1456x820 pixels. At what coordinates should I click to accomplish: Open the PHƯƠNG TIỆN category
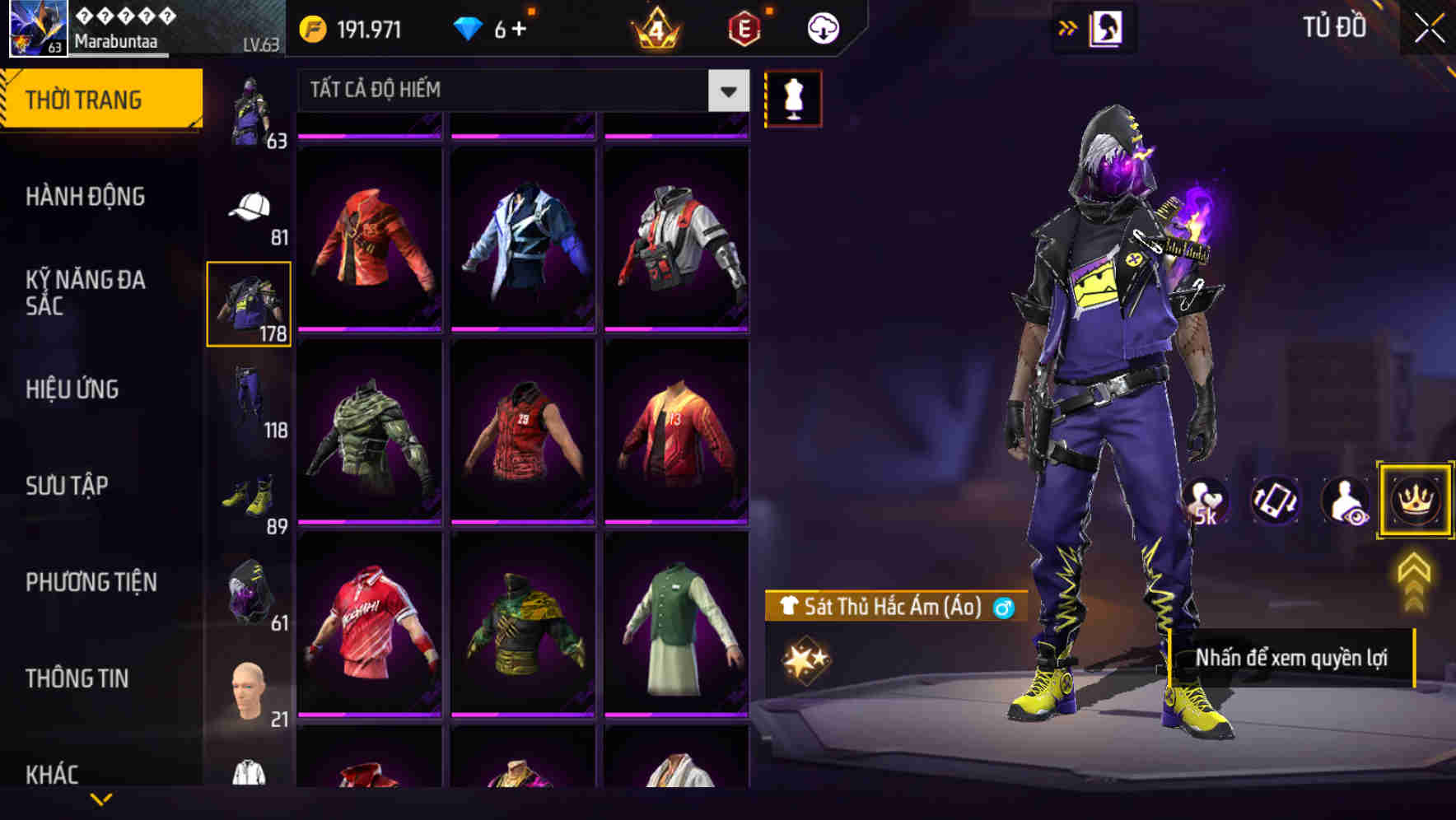click(x=91, y=581)
